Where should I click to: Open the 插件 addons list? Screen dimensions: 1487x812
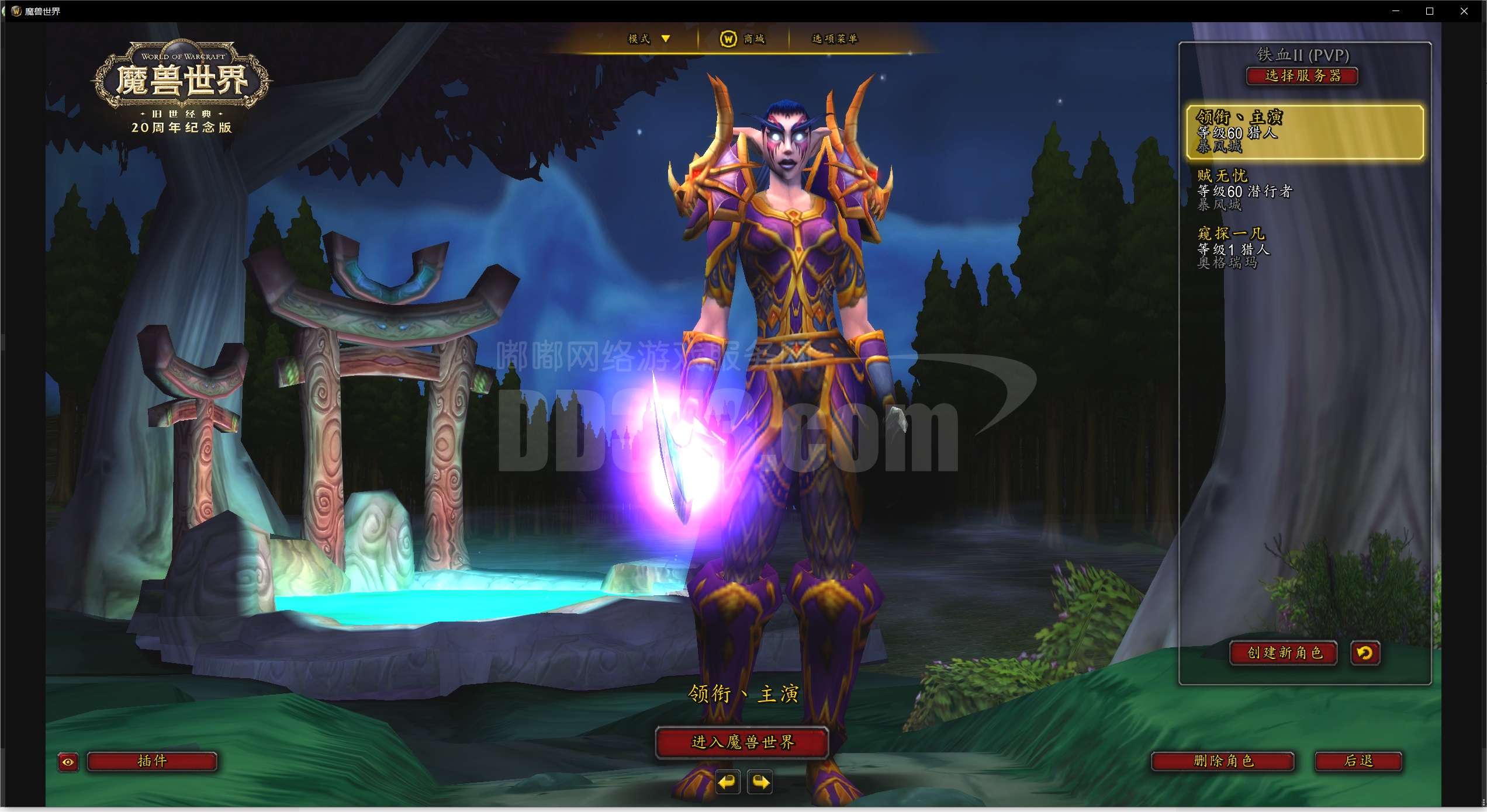(152, 761)
